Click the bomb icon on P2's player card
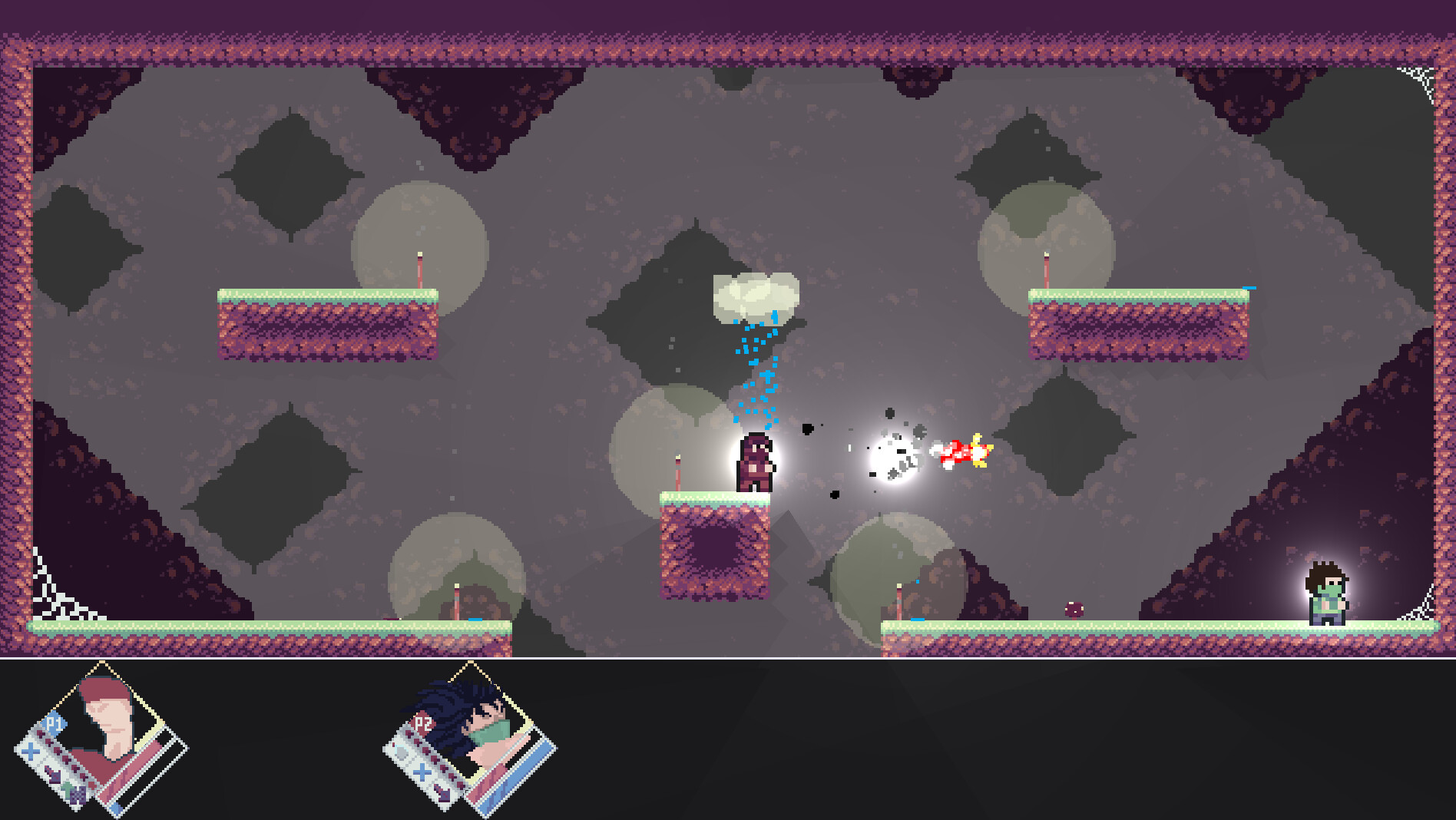The image size is (1456, 820). [x=401, y=752]
